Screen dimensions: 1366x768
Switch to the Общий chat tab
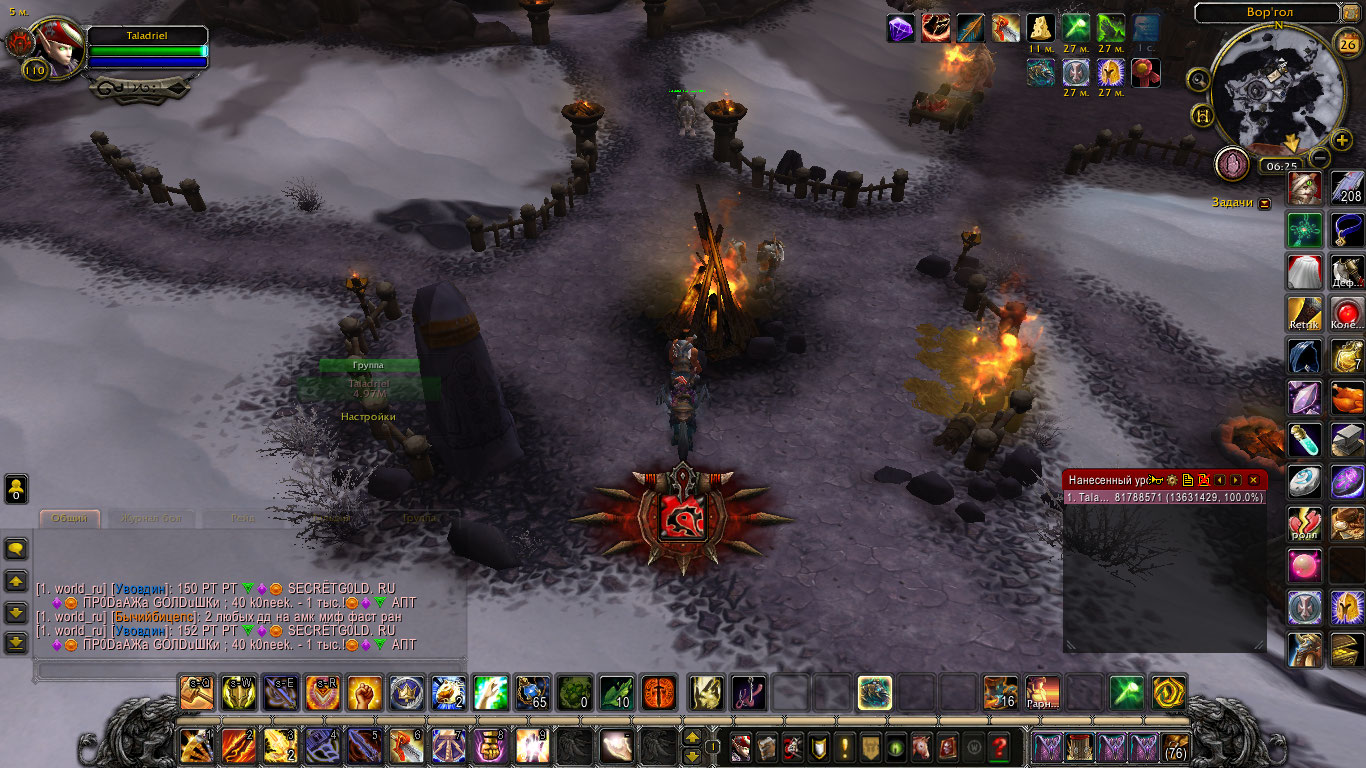[x=70, y=518]
